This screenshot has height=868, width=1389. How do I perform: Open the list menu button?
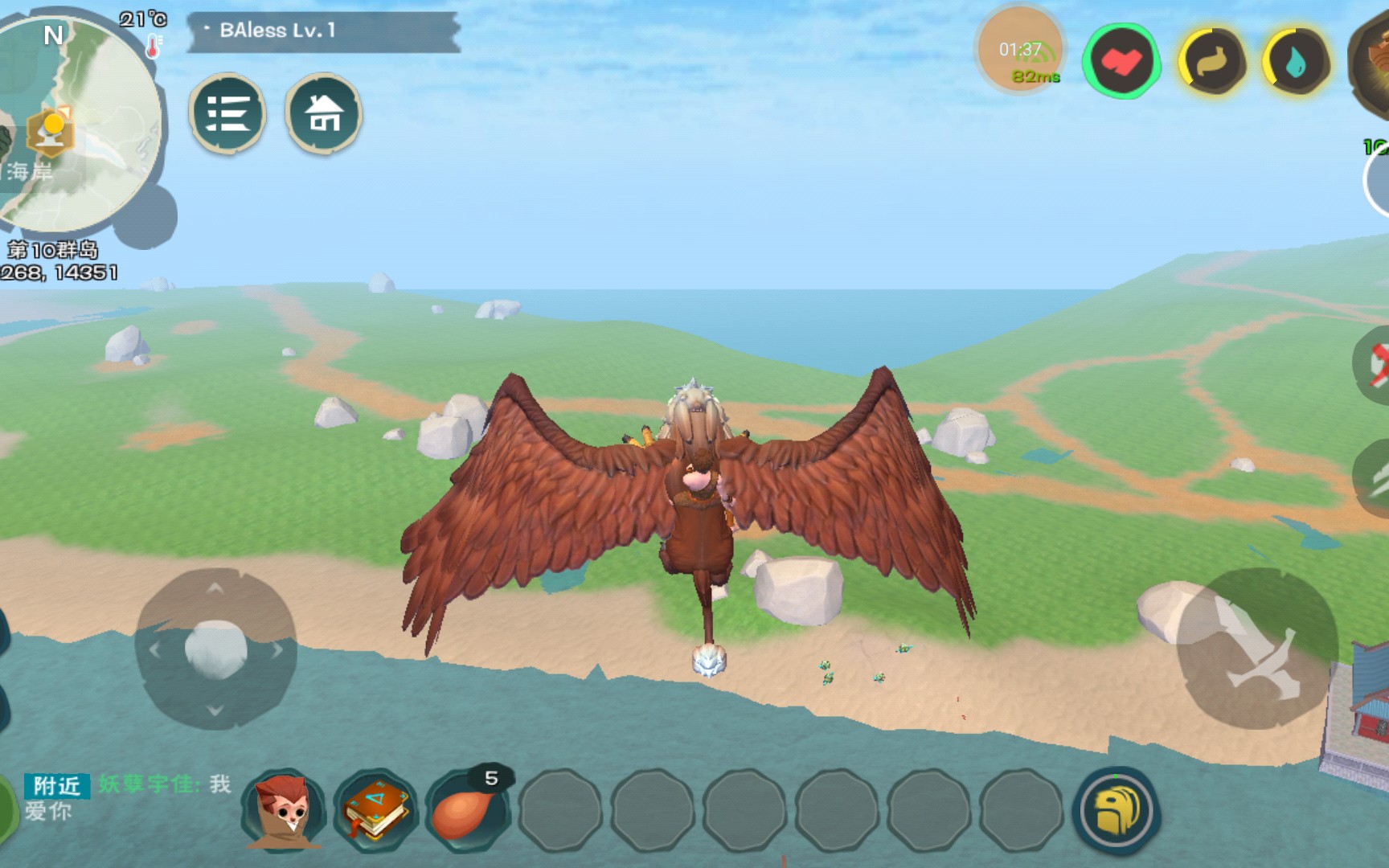tap(227, 113)
